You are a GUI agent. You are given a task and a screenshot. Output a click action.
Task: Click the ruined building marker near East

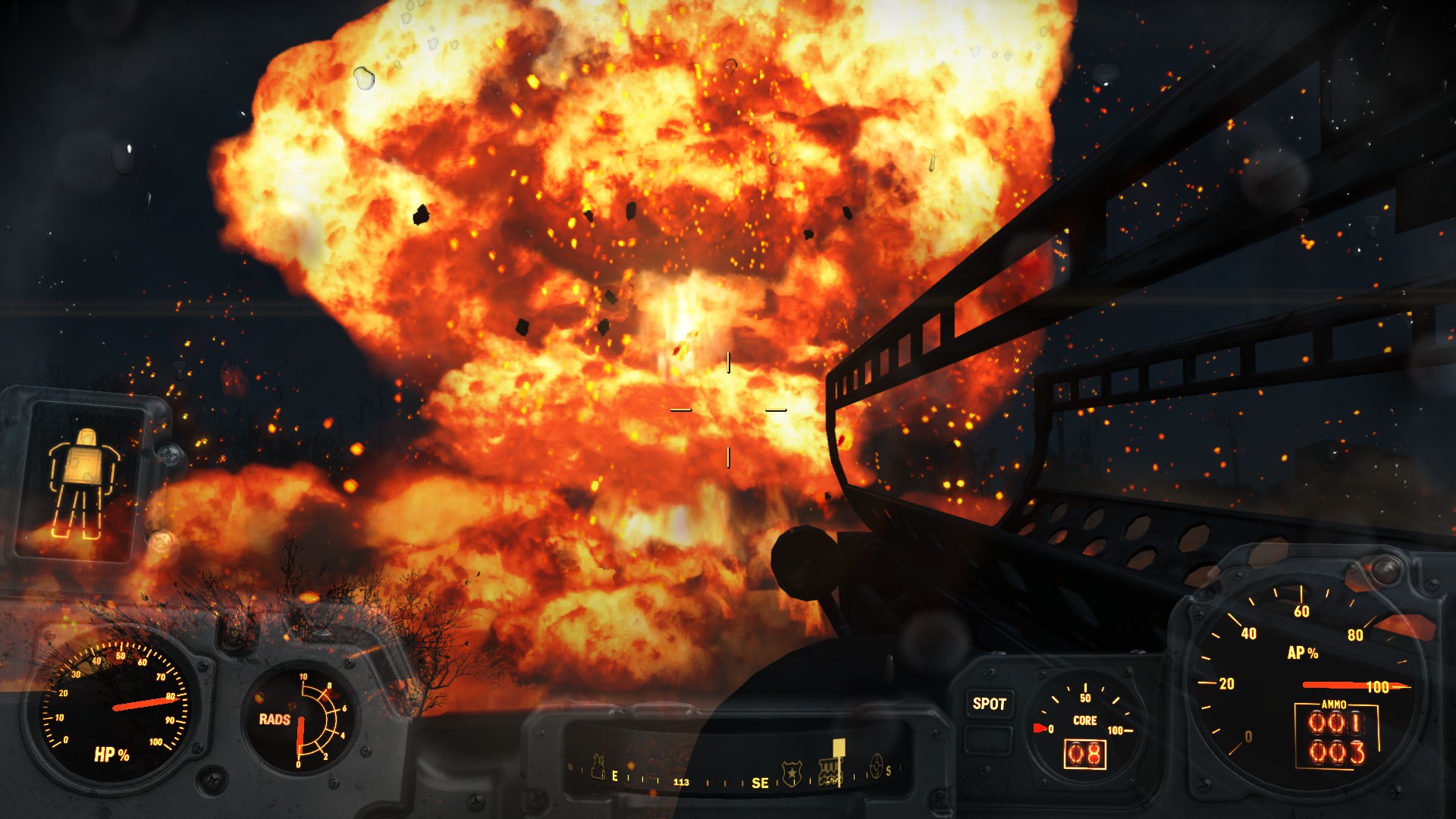tap(598, 767)
